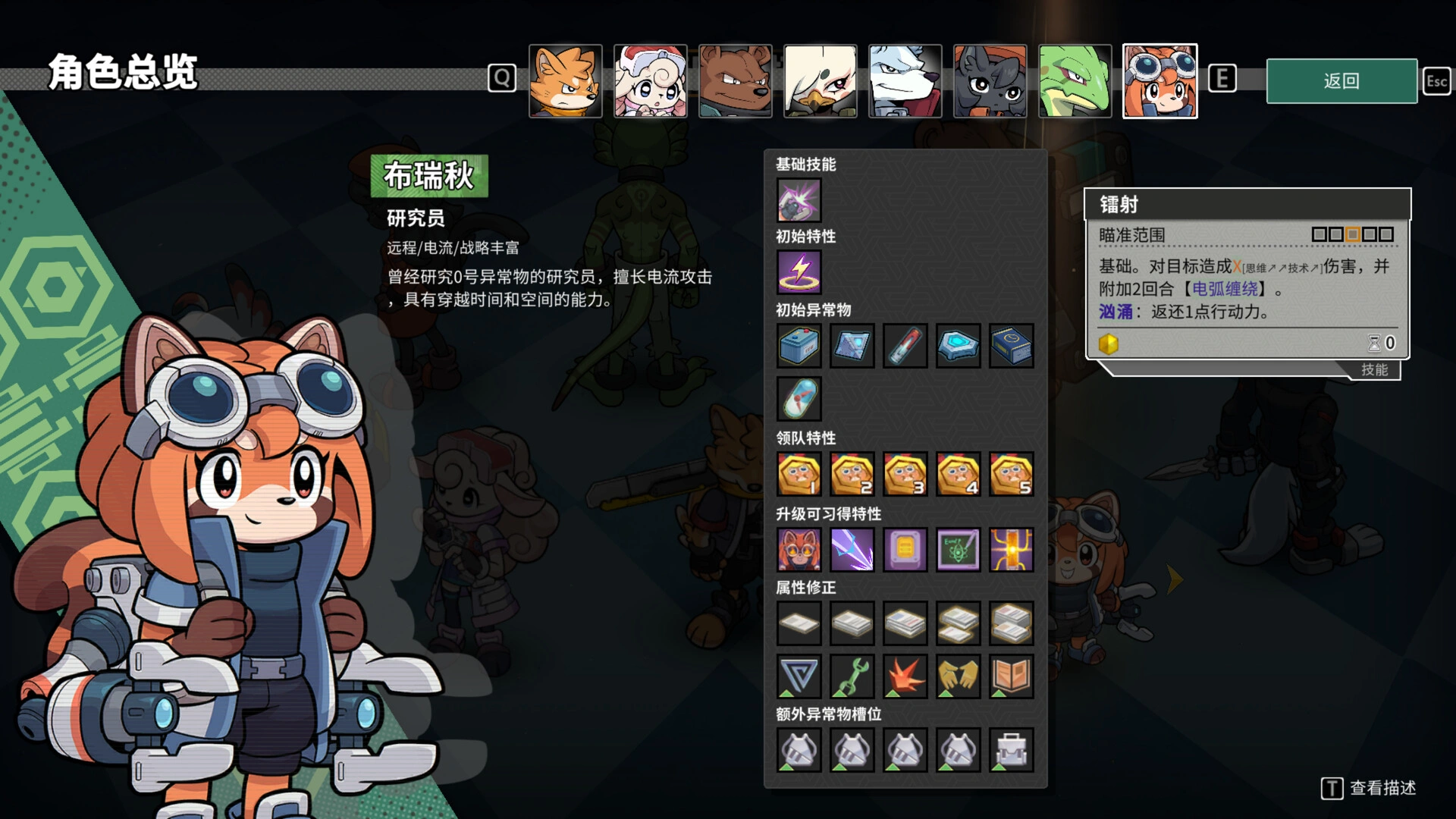The width and height of the screenshot is (1456, 819).
Task: Select the blue battery anomaly item
Action: coord(798,346)
